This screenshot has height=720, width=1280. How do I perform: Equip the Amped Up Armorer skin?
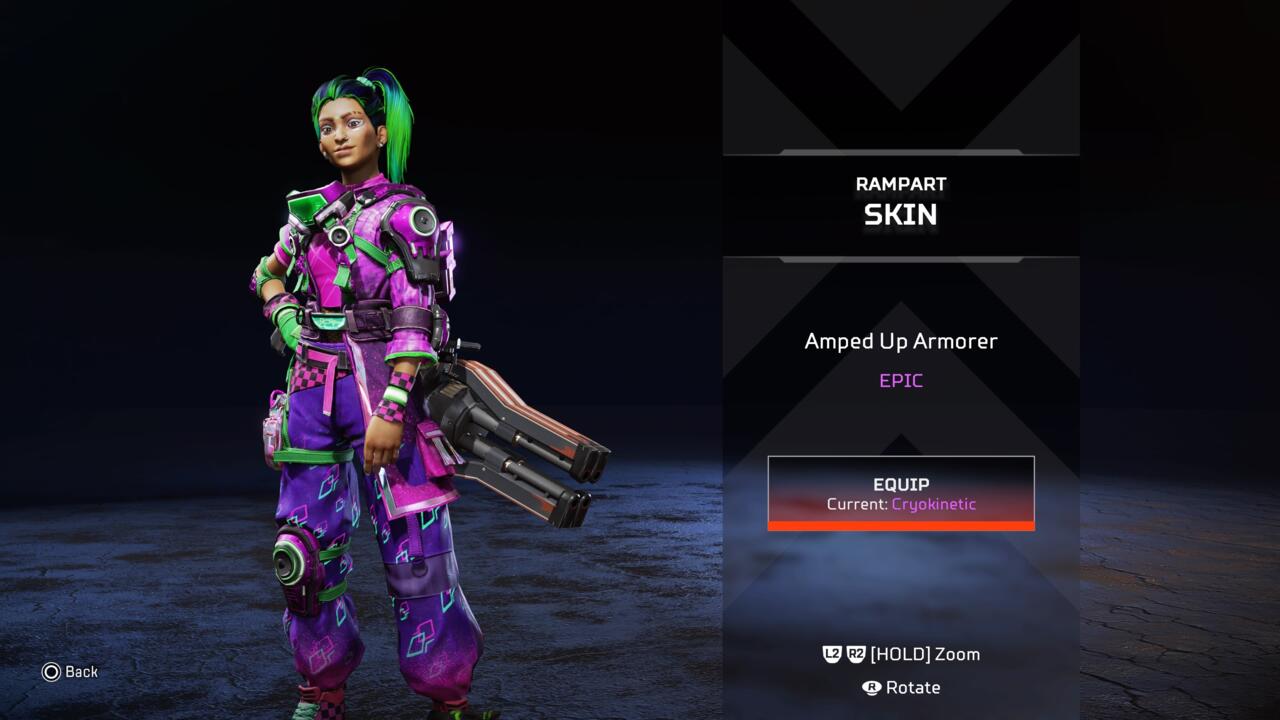(900, 492)
